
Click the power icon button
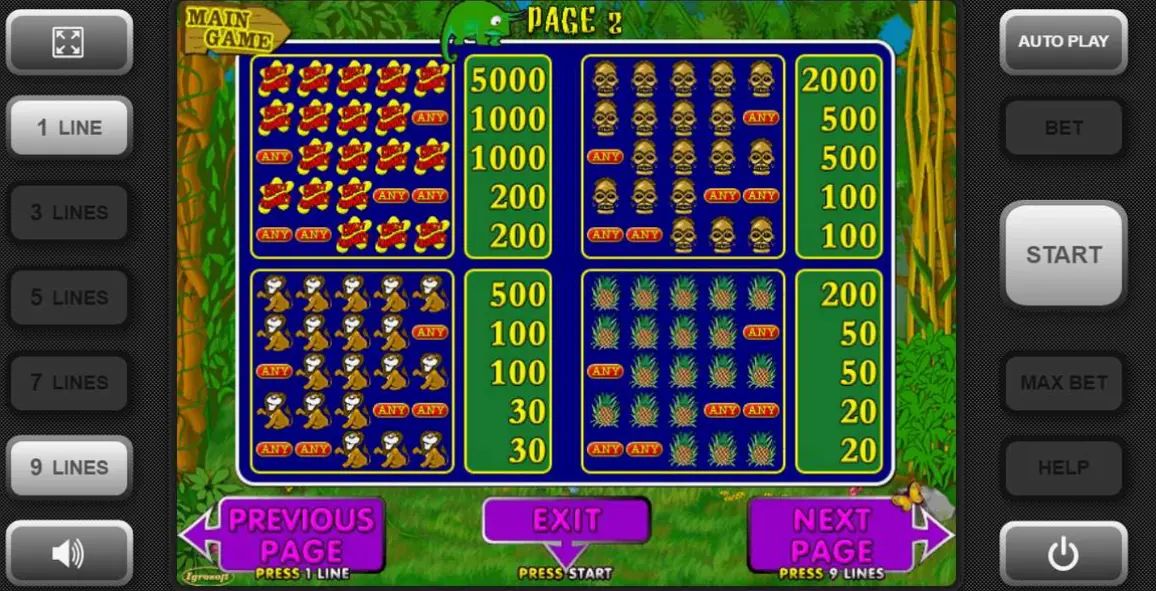click(1063, 552)
